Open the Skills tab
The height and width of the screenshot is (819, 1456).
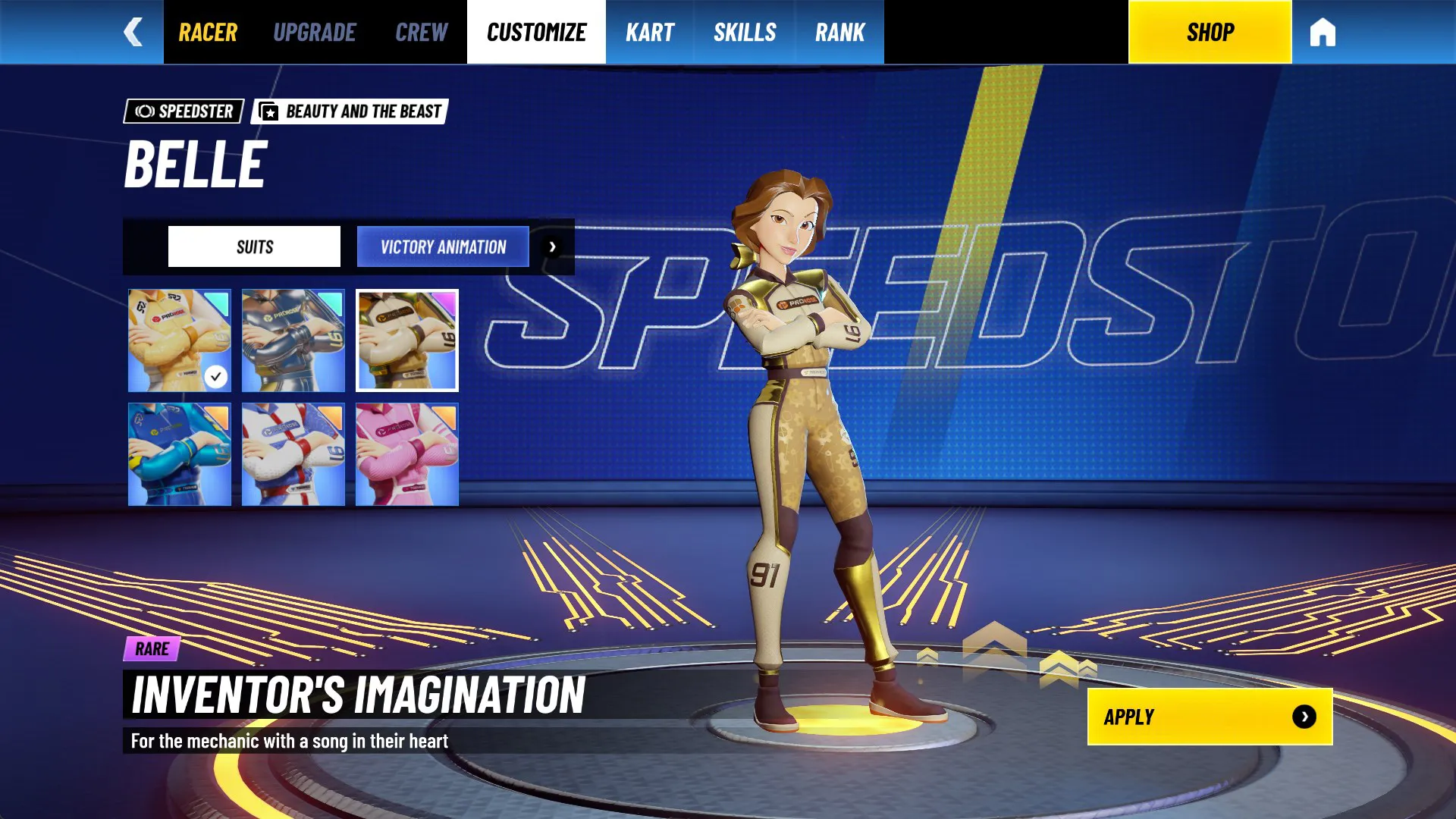click(x=744, y=31)
